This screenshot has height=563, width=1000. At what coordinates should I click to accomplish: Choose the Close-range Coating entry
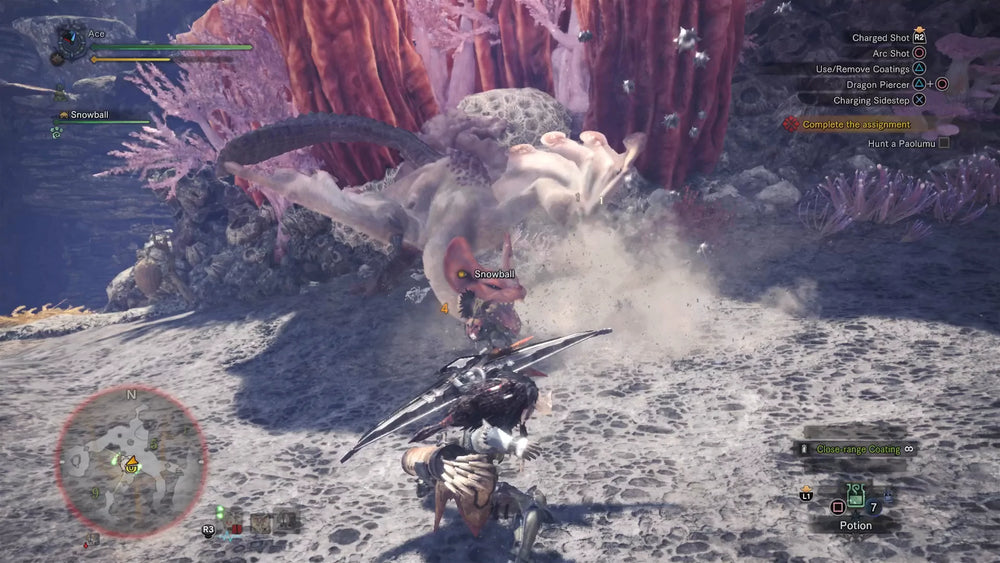point(858,450)
